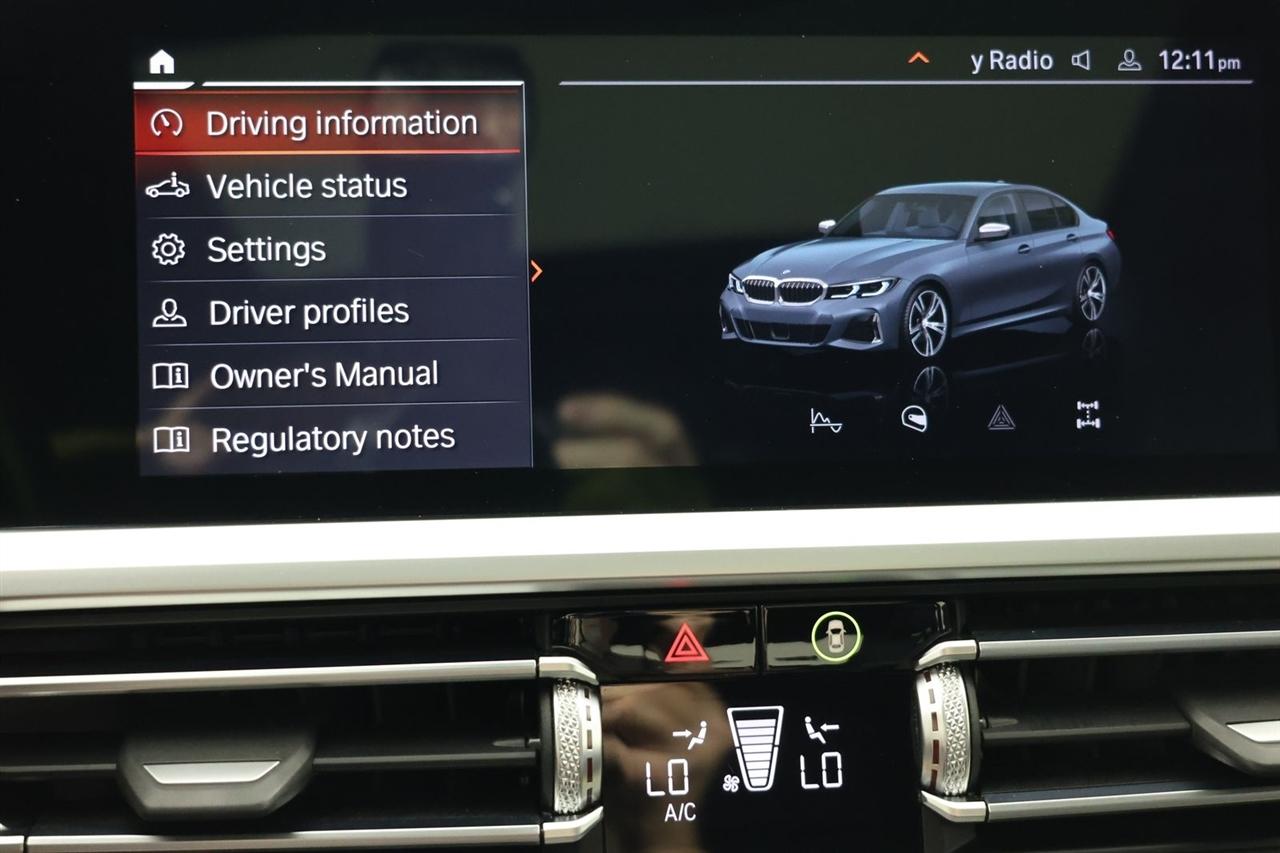Open the Driving information menu entry
Viewport: 1280px width, 853px height.
(x=328, y=123)
